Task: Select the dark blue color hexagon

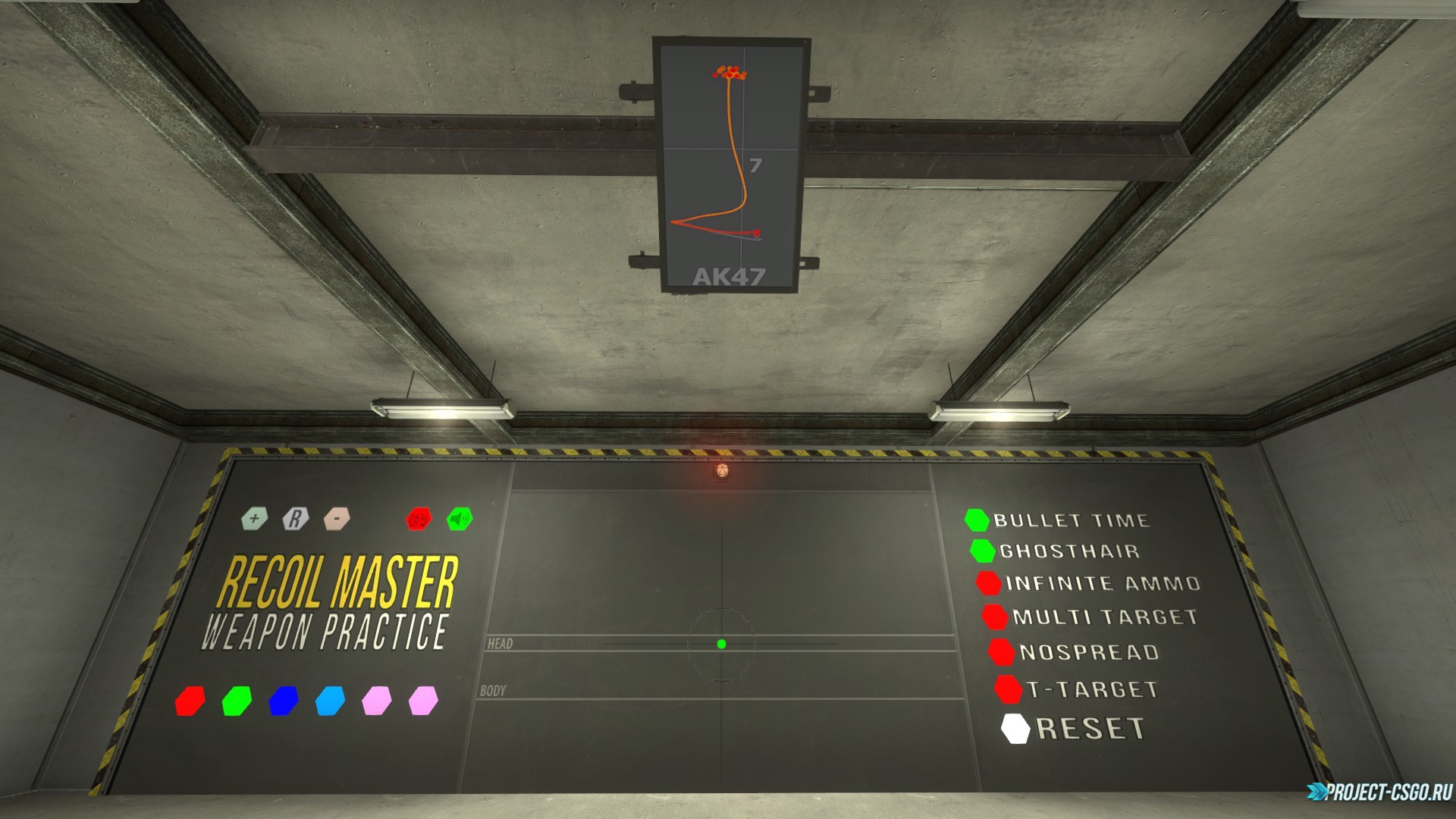Action: [x=283, y=701]
